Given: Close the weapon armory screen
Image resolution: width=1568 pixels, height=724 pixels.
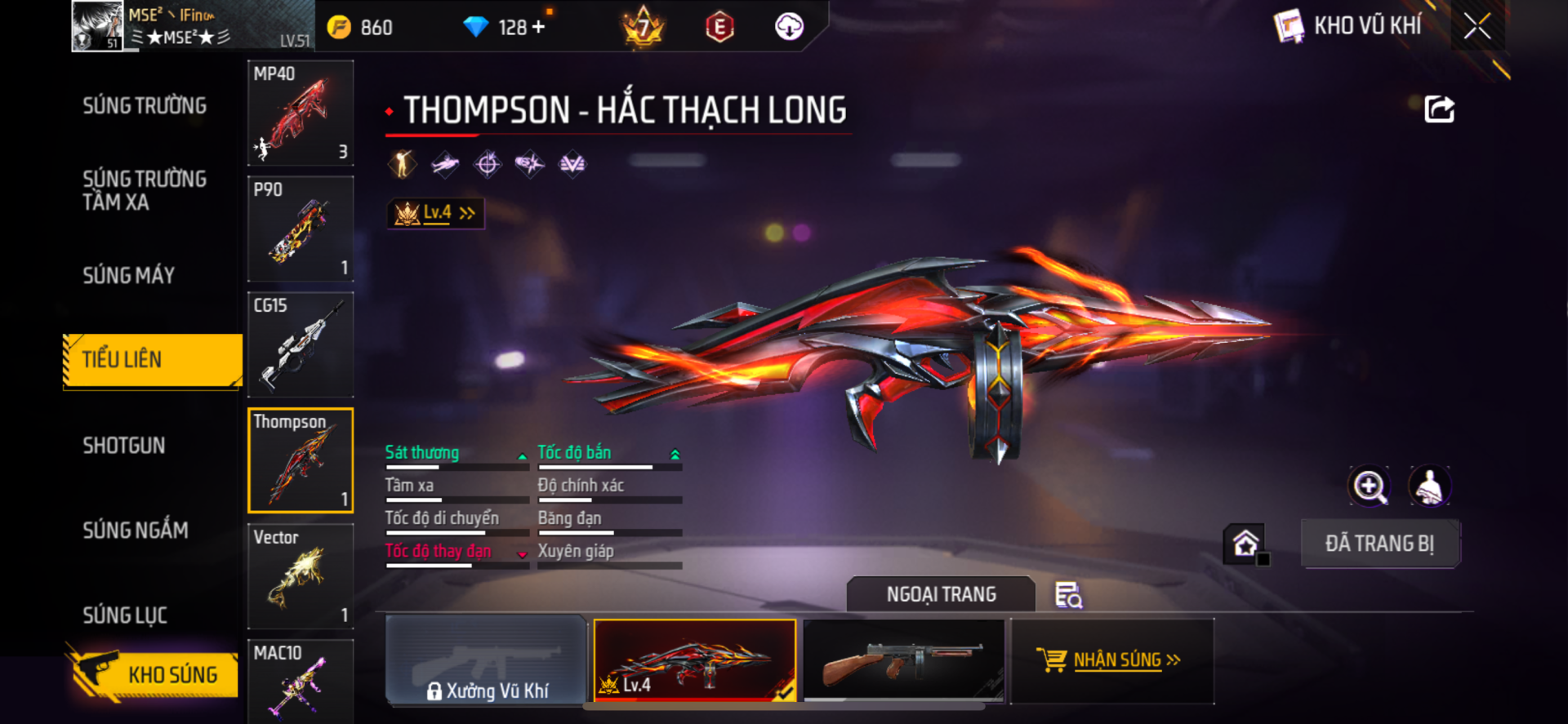Looking at the screenshot, I should click(1477, 26).
